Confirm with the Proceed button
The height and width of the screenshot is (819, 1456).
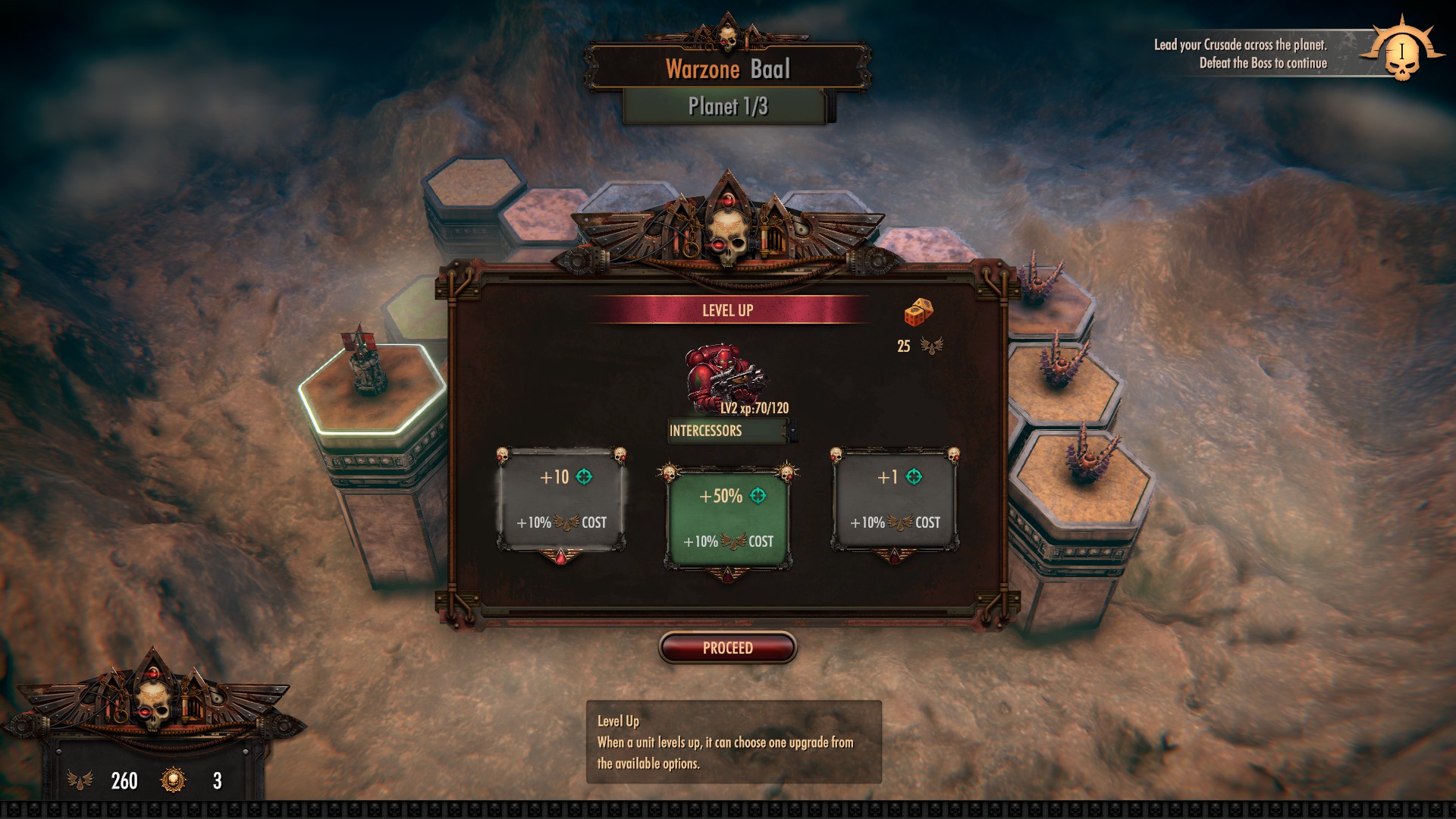[x=728, y=648]
